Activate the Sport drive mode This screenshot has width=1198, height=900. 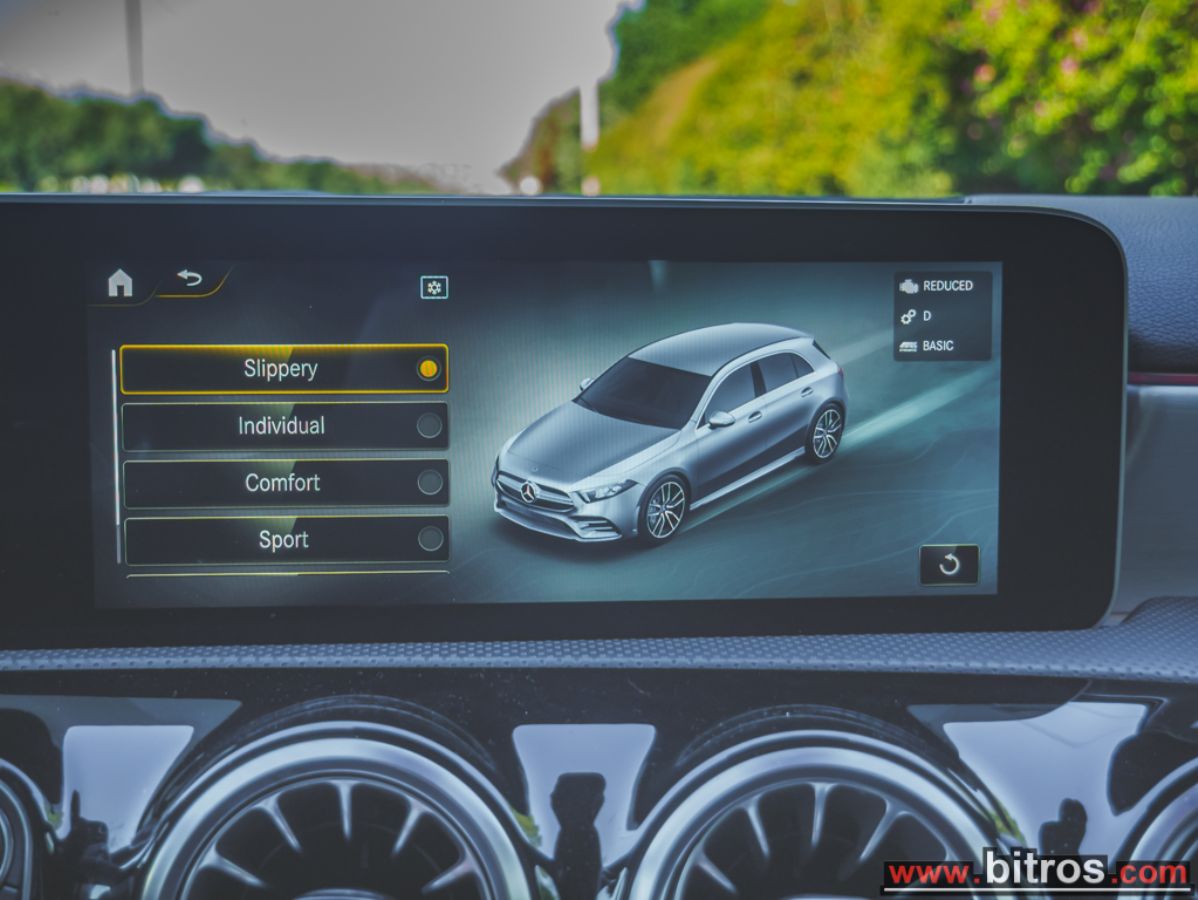coord(286,540)
